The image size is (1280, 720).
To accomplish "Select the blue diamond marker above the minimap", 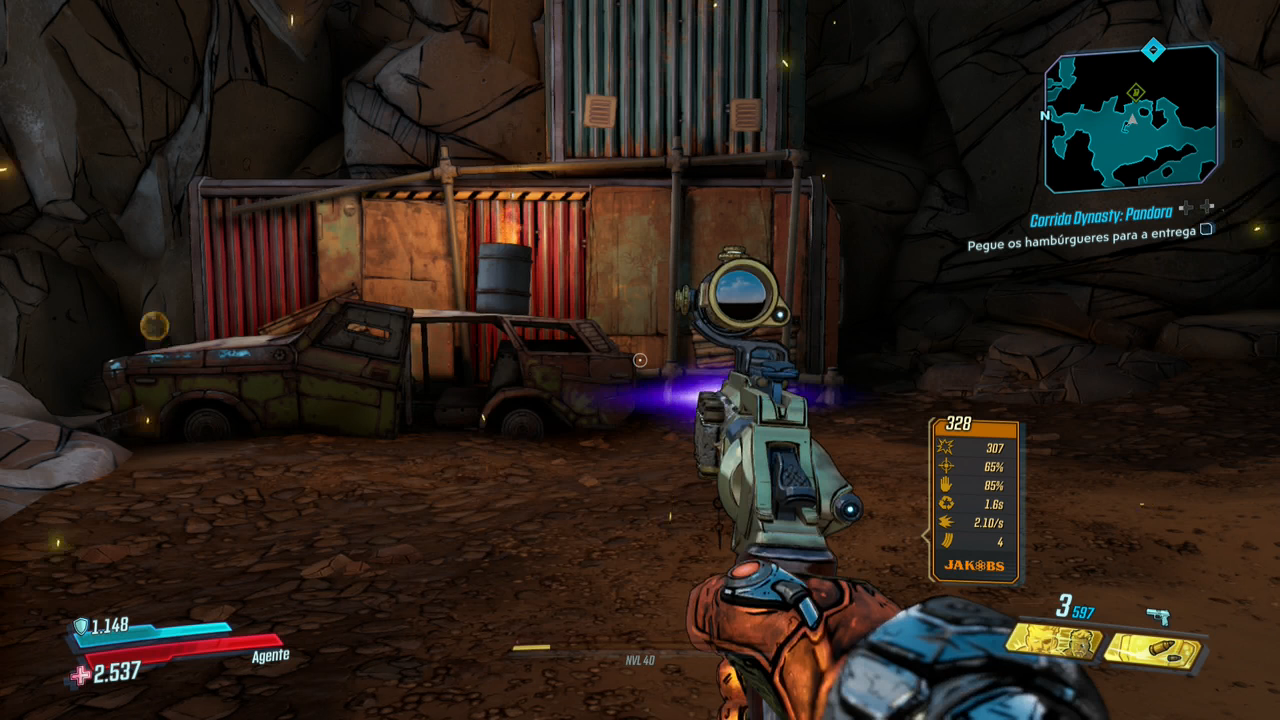I will [x=1153, y=48].
